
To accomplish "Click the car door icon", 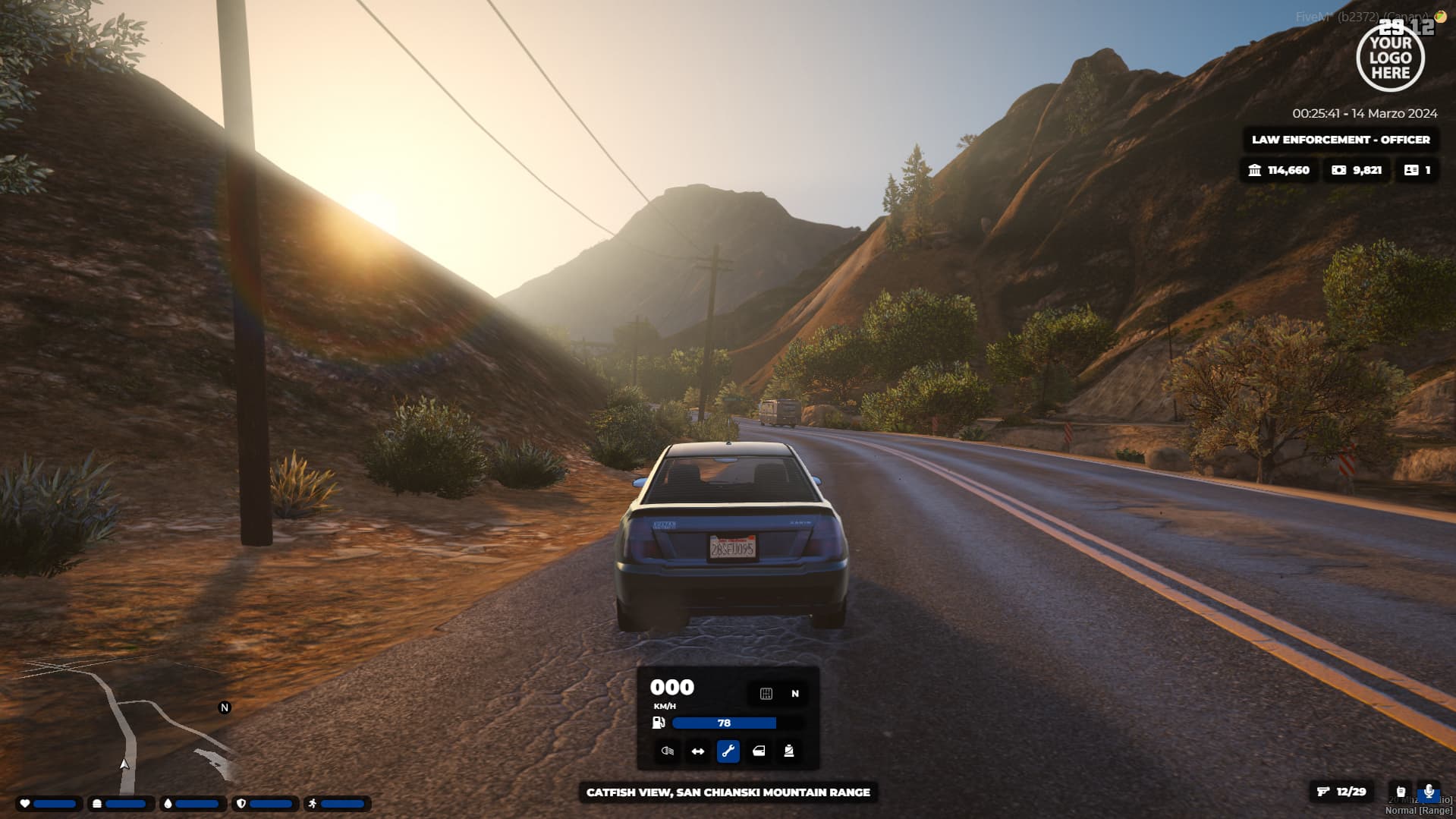I will point(759,751).
